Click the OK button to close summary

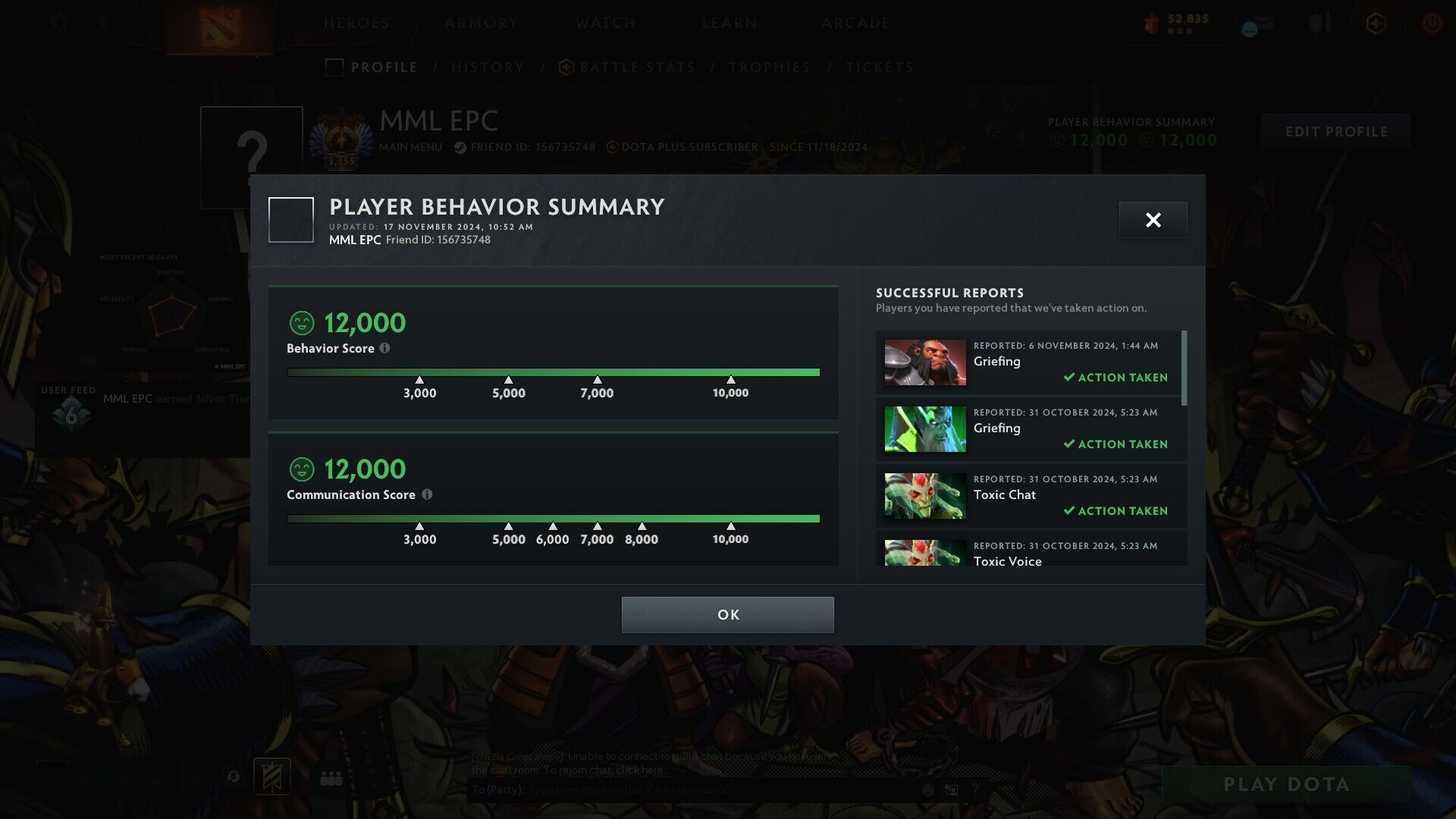coord(726,614)
